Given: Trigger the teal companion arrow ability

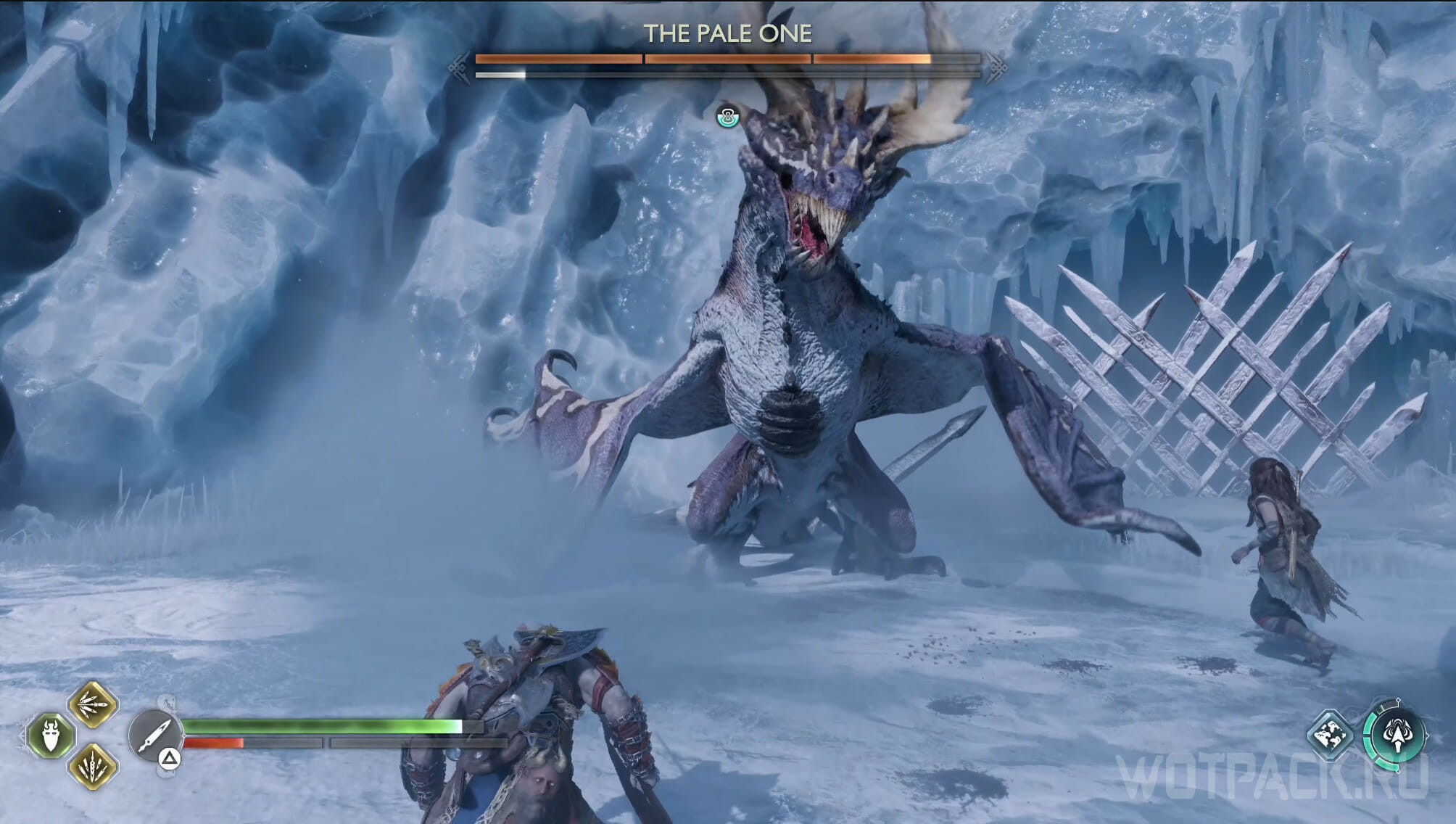Looking at the screenshot, I should click(x=1395, y=736).
